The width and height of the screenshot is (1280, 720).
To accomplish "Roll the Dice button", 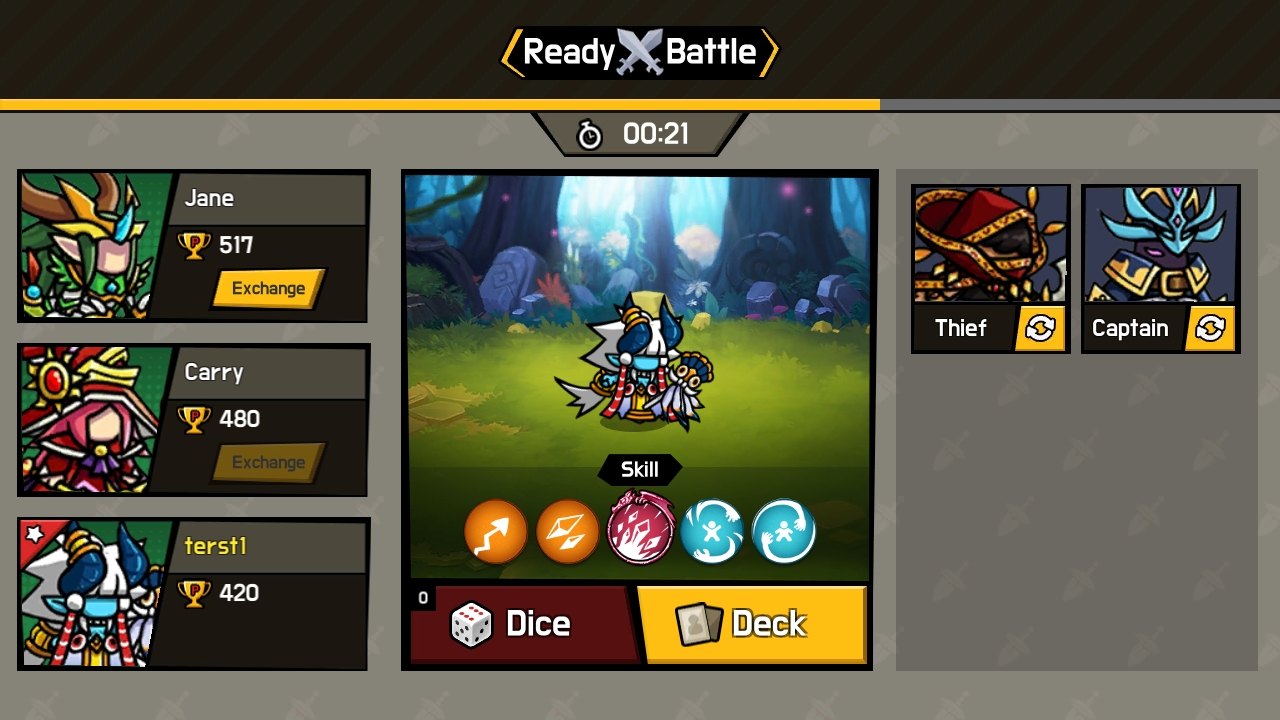I will [x=522, y=624].
